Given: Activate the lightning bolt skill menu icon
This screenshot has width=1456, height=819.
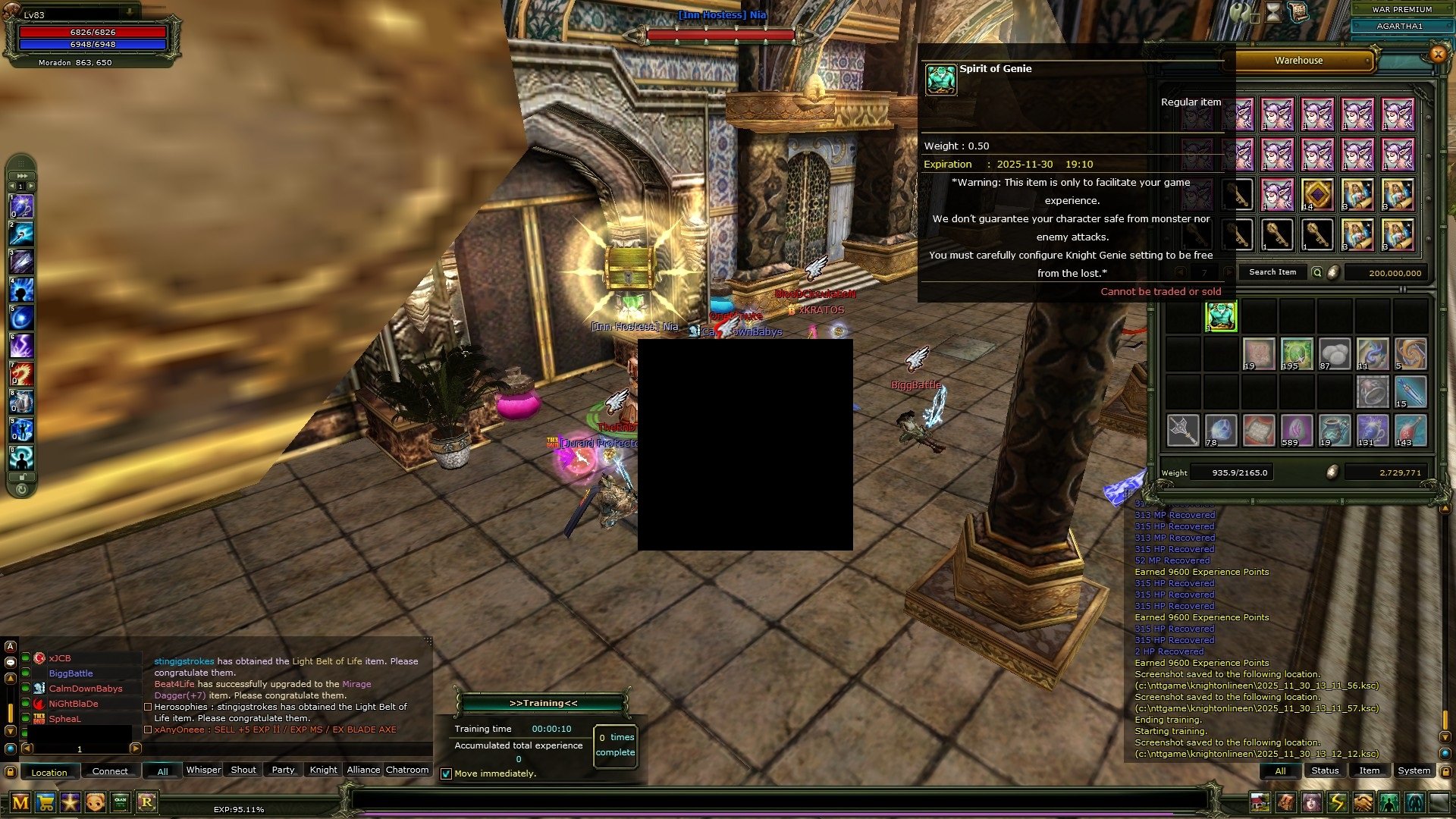Looking at the screenshot, I should pyautogui.click(x=1337, y=802).
